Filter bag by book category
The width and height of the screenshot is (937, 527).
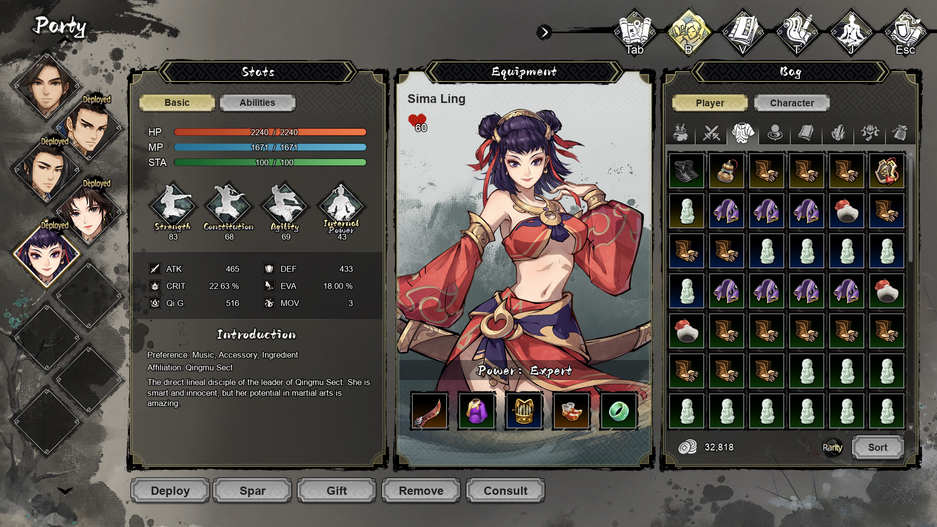[x=805, y=133]
